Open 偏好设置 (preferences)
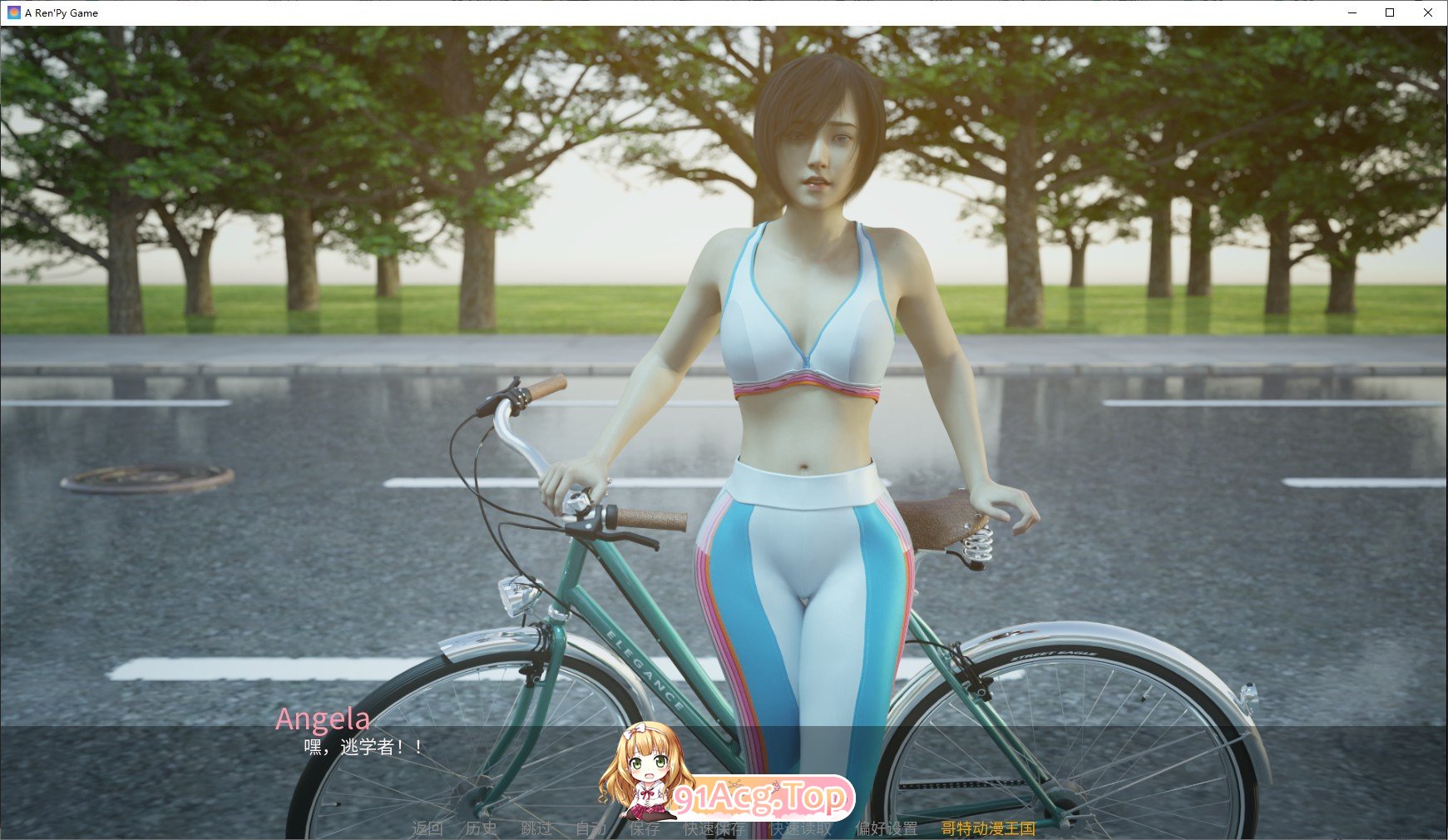The width and height of the screenshot is (1448, 840). point(887,828)
